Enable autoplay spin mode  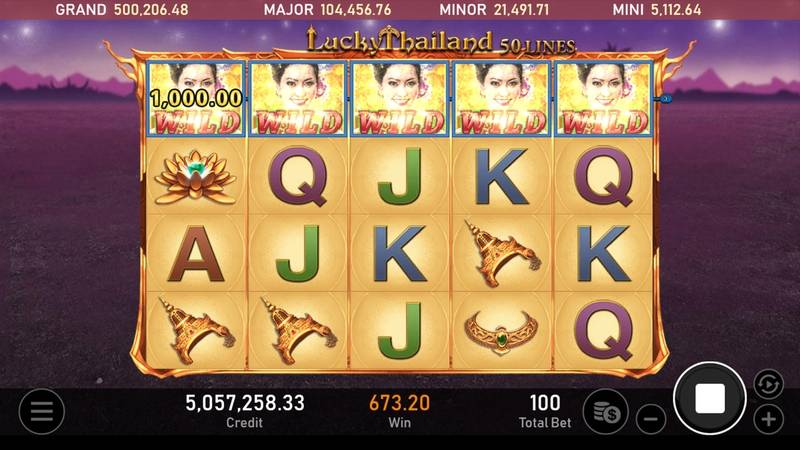768,383
